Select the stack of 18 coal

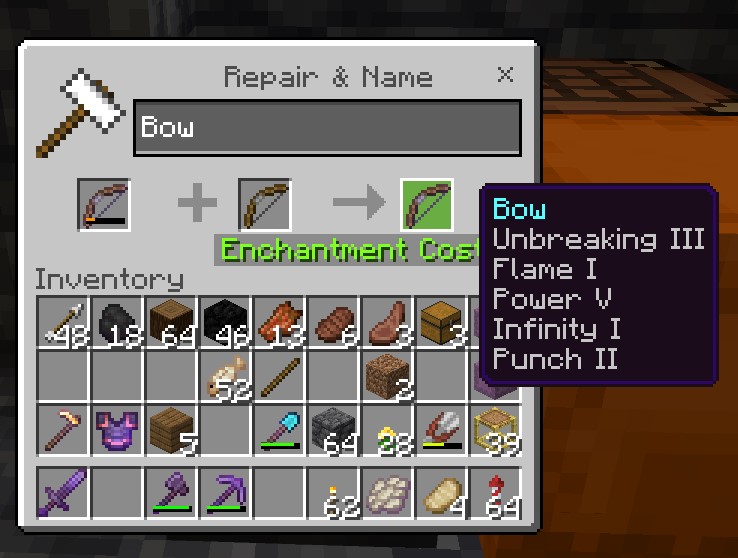pos(117,322)
